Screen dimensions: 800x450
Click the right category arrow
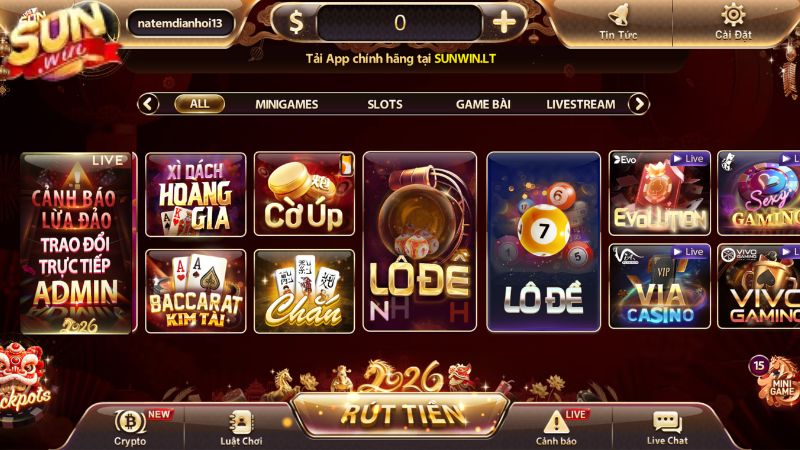point(638,103)
